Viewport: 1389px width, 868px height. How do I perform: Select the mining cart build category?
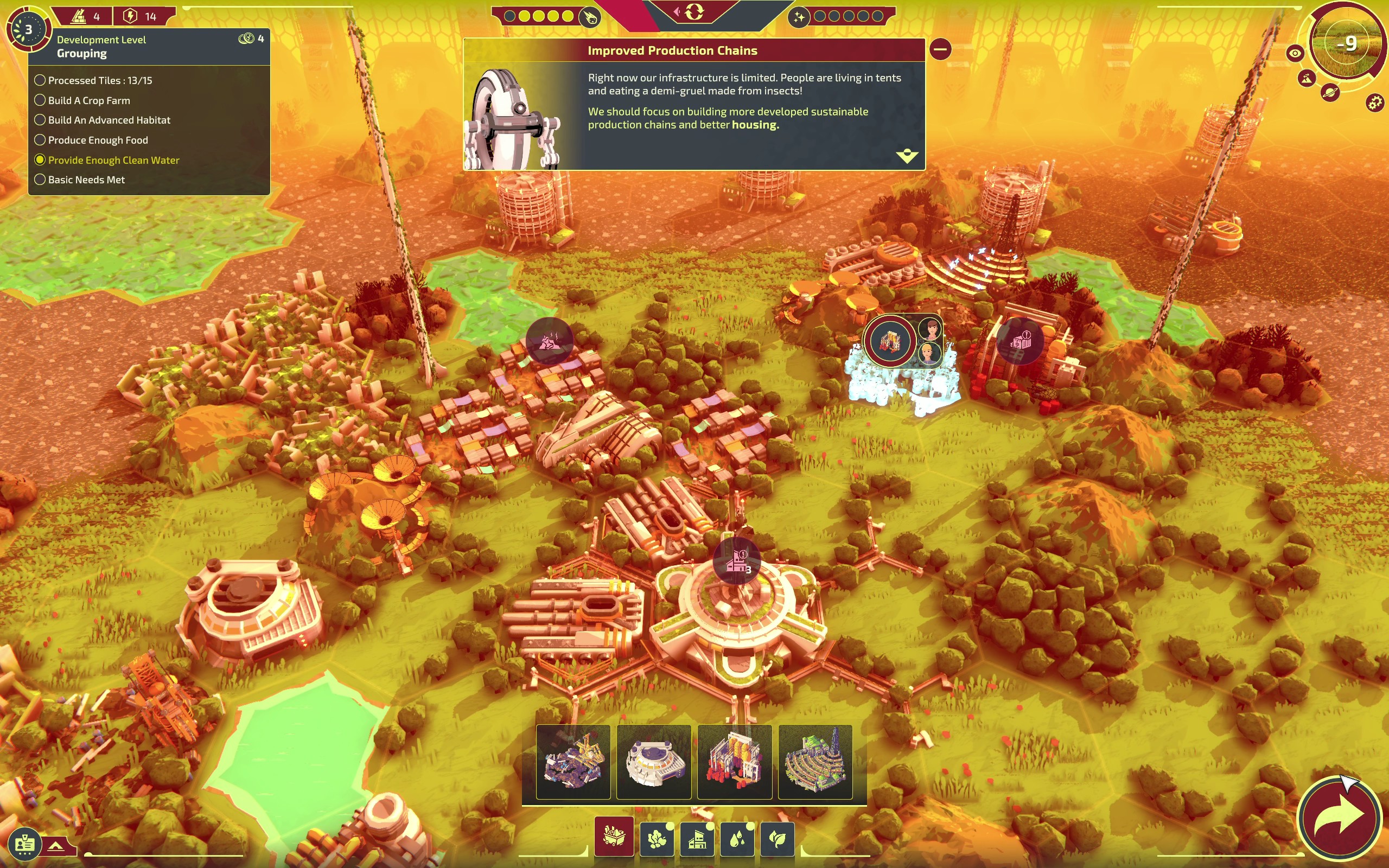(614, 838)
